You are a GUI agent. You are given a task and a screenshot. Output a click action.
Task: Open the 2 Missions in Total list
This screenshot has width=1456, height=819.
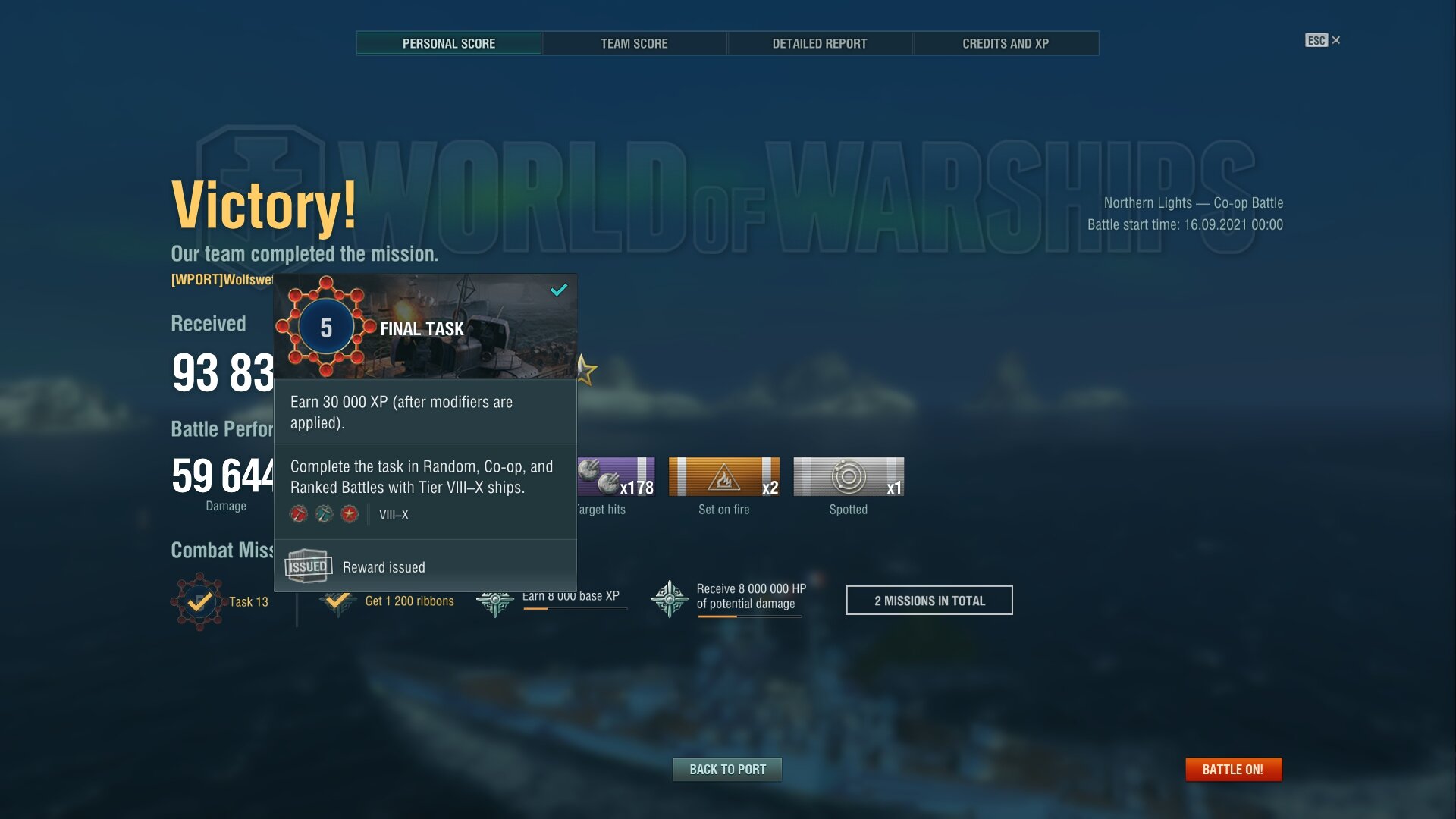[x=929, y=601]
